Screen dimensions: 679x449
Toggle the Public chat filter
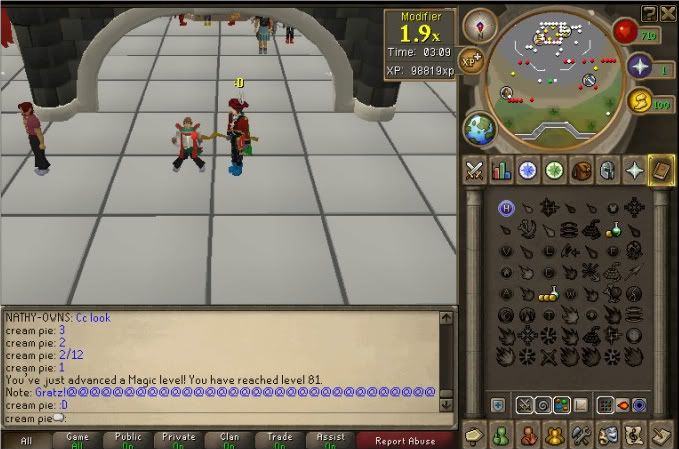point(127,440)
